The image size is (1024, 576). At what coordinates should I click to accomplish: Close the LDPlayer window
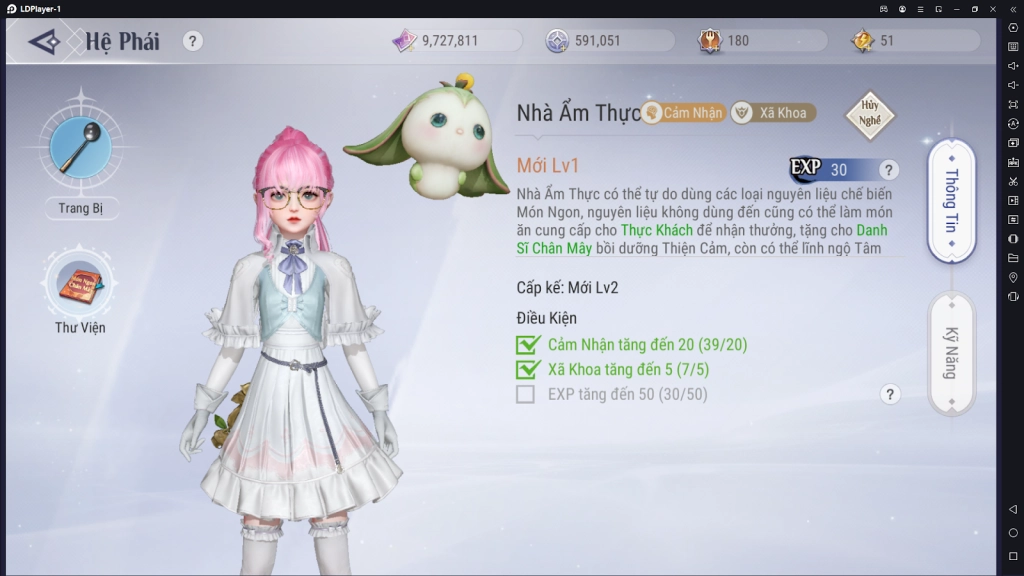pos(992,8)
